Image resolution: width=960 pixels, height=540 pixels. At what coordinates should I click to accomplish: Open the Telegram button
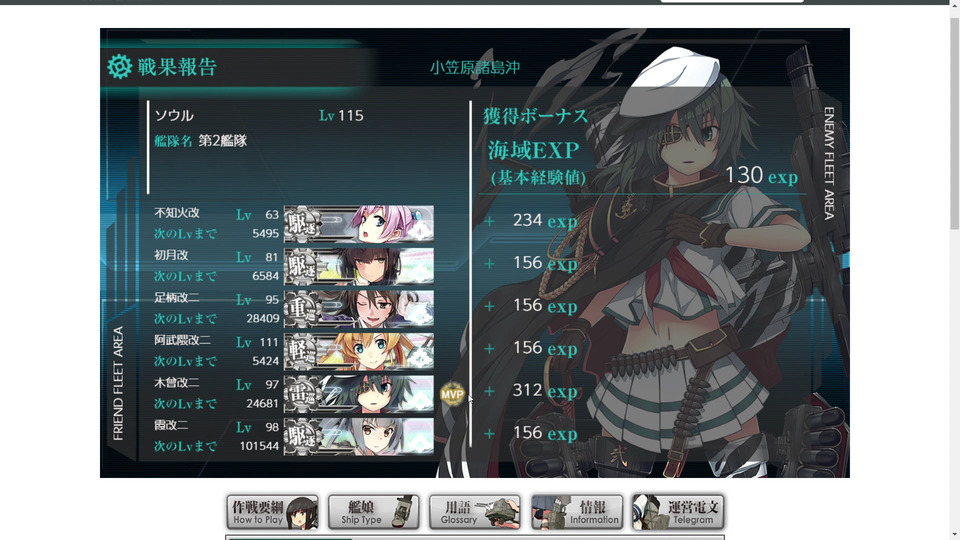(x=678, y=512)
